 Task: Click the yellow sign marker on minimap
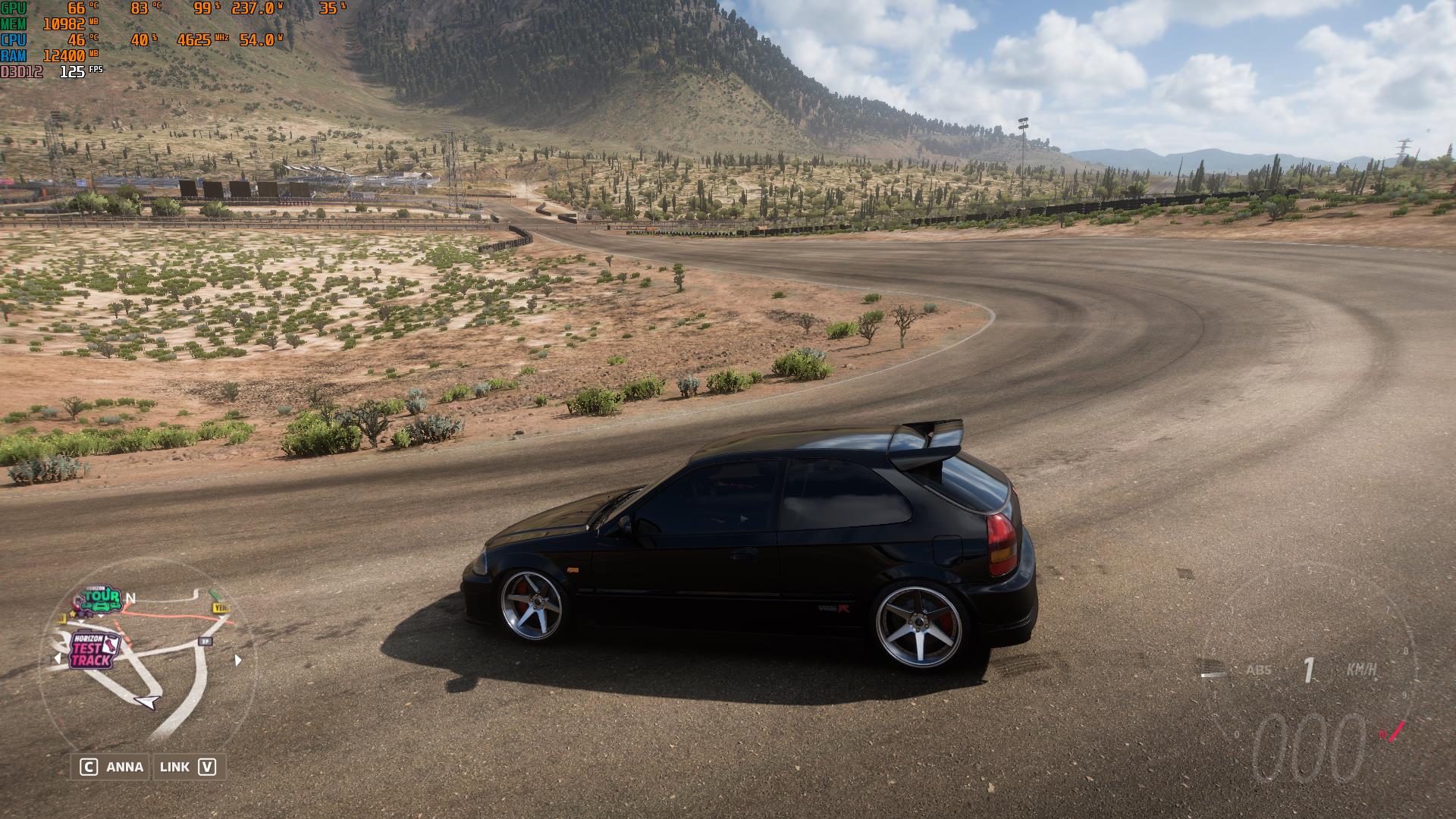tap(221, 607)
